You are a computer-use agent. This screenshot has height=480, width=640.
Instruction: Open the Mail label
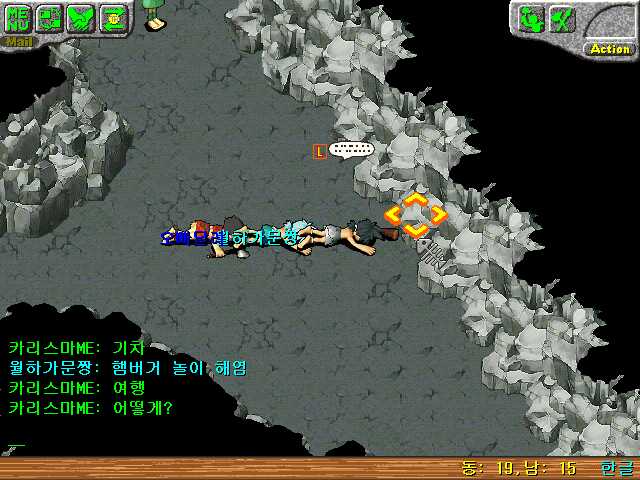pyautogui.click(x=19, y=42)
